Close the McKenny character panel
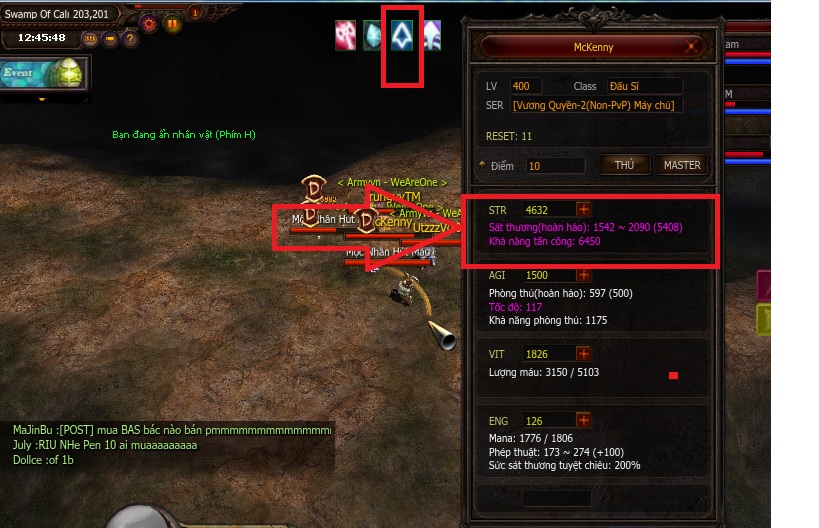This screenshot has height=528, width=819. coord(692,46)
